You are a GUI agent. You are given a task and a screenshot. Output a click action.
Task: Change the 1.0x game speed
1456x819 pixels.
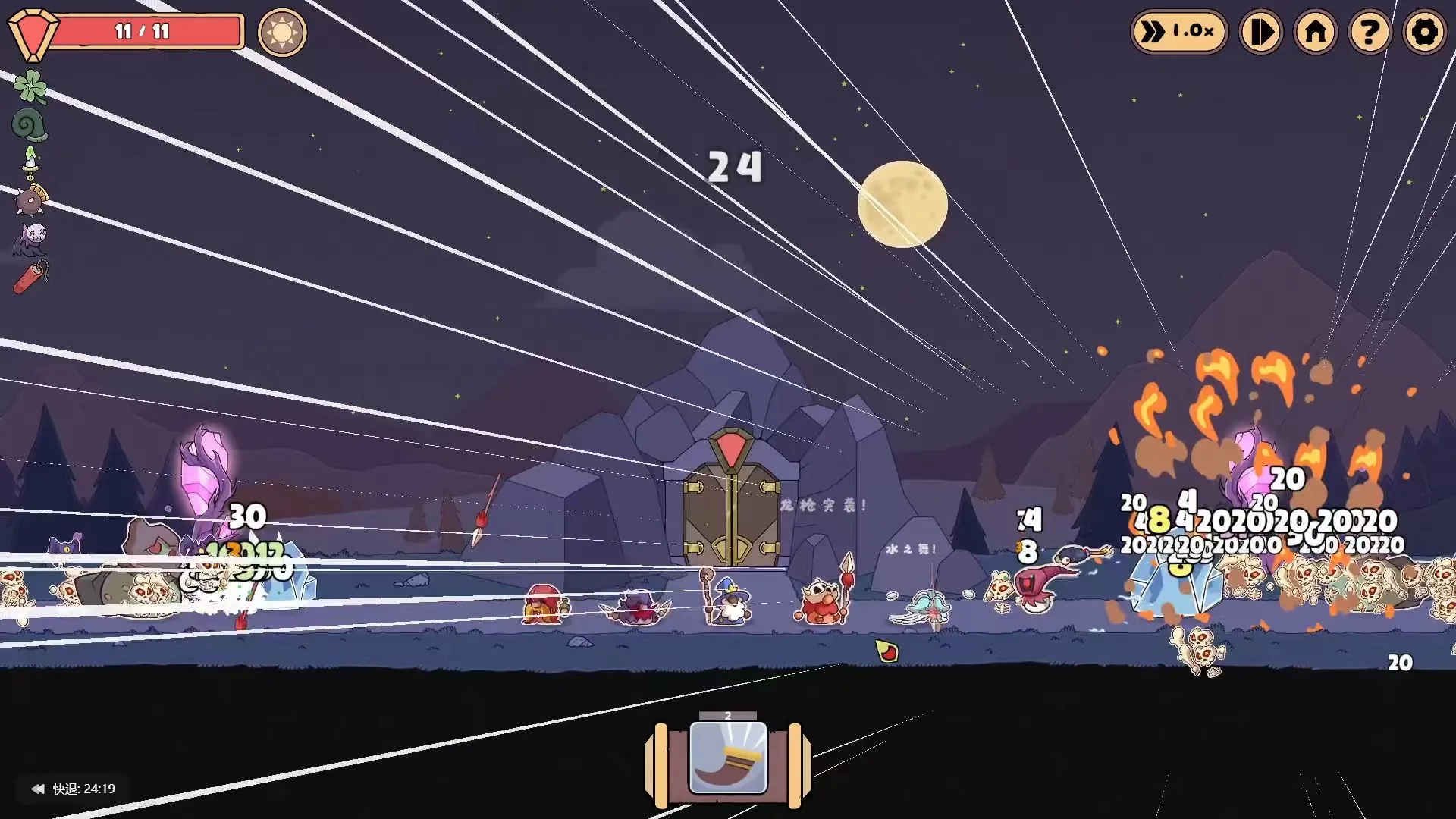(1178, 32)
